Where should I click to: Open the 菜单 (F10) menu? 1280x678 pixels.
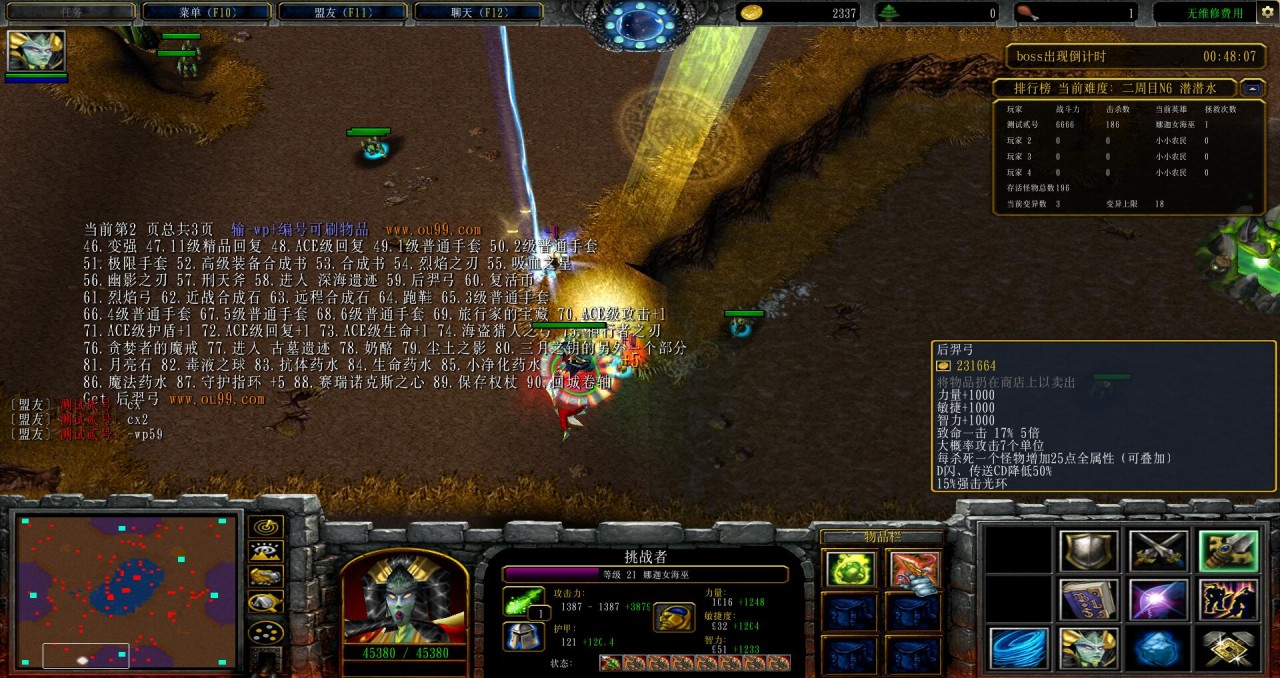(x=206, y=12)
